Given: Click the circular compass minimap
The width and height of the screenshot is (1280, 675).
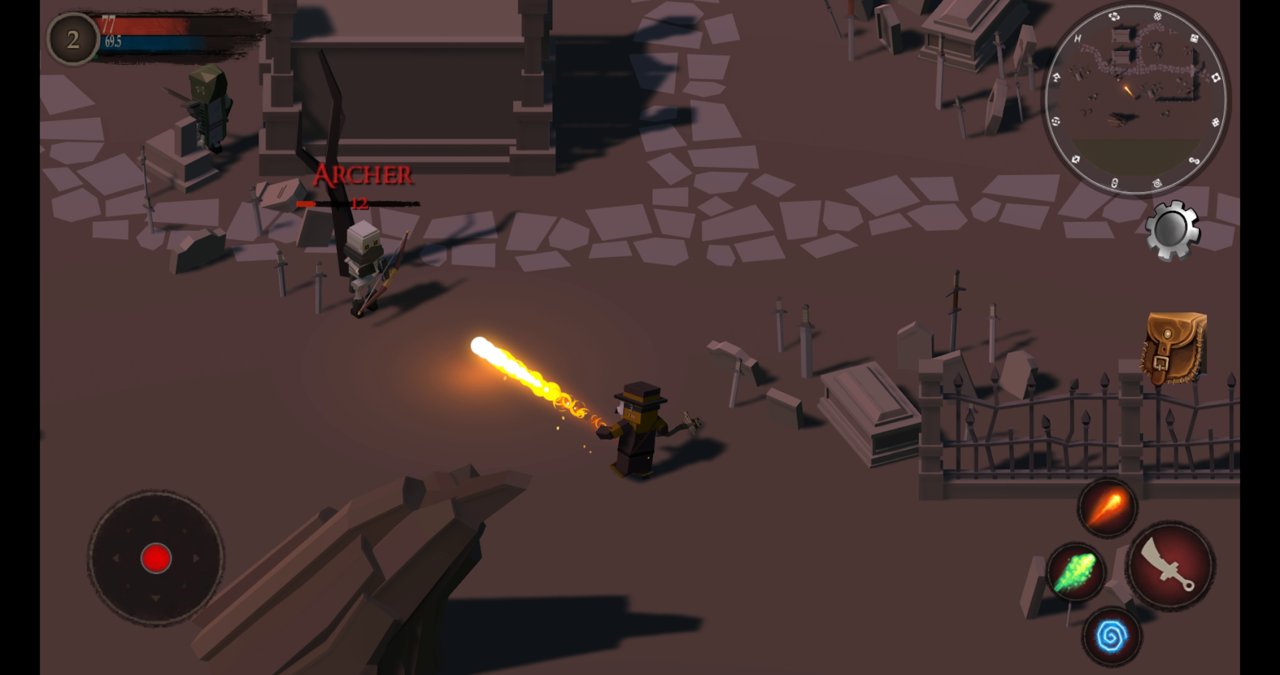Looking at the screenshot, I should (x=1136, y=100).
